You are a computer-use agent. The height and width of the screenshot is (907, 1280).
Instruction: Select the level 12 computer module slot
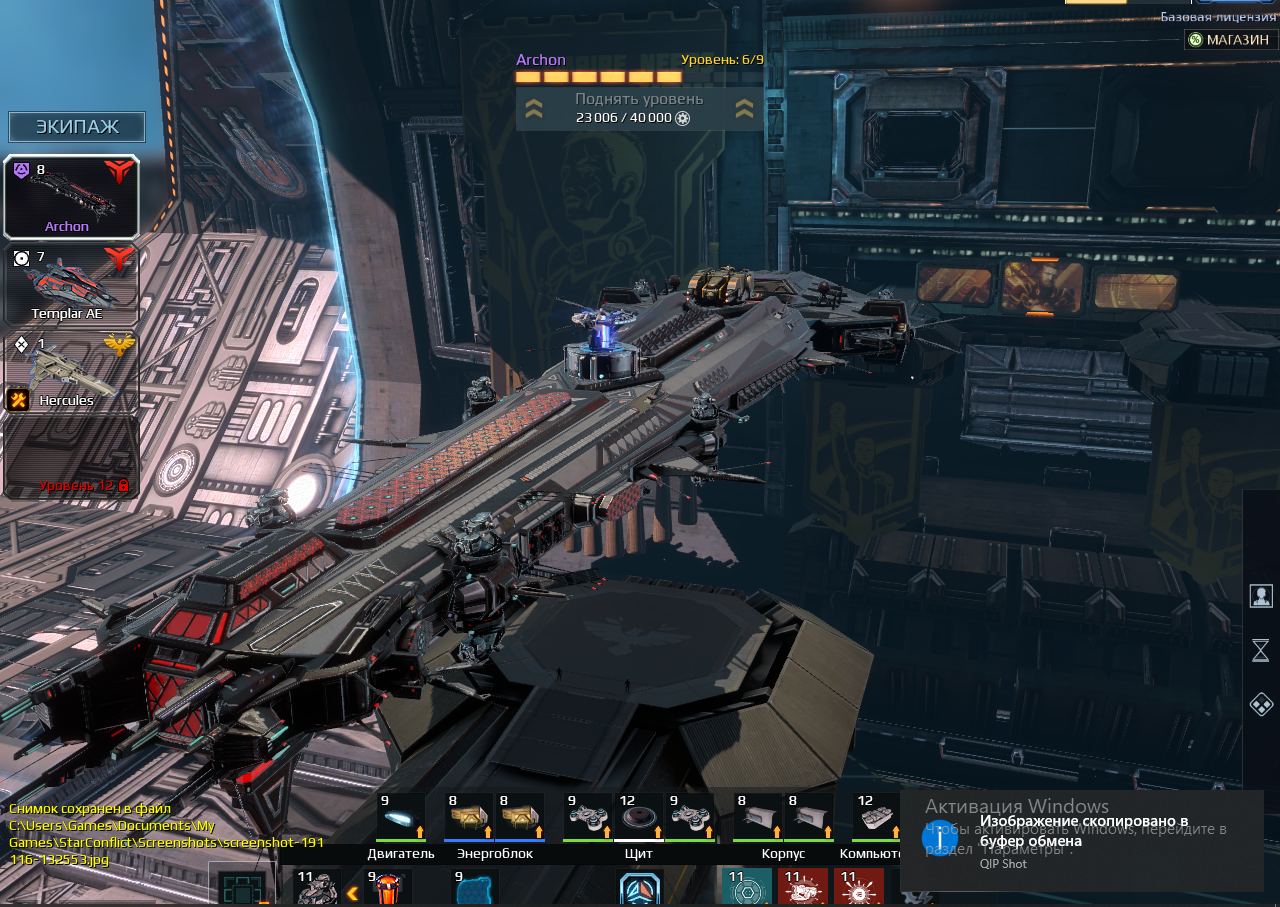coord(877,817)
